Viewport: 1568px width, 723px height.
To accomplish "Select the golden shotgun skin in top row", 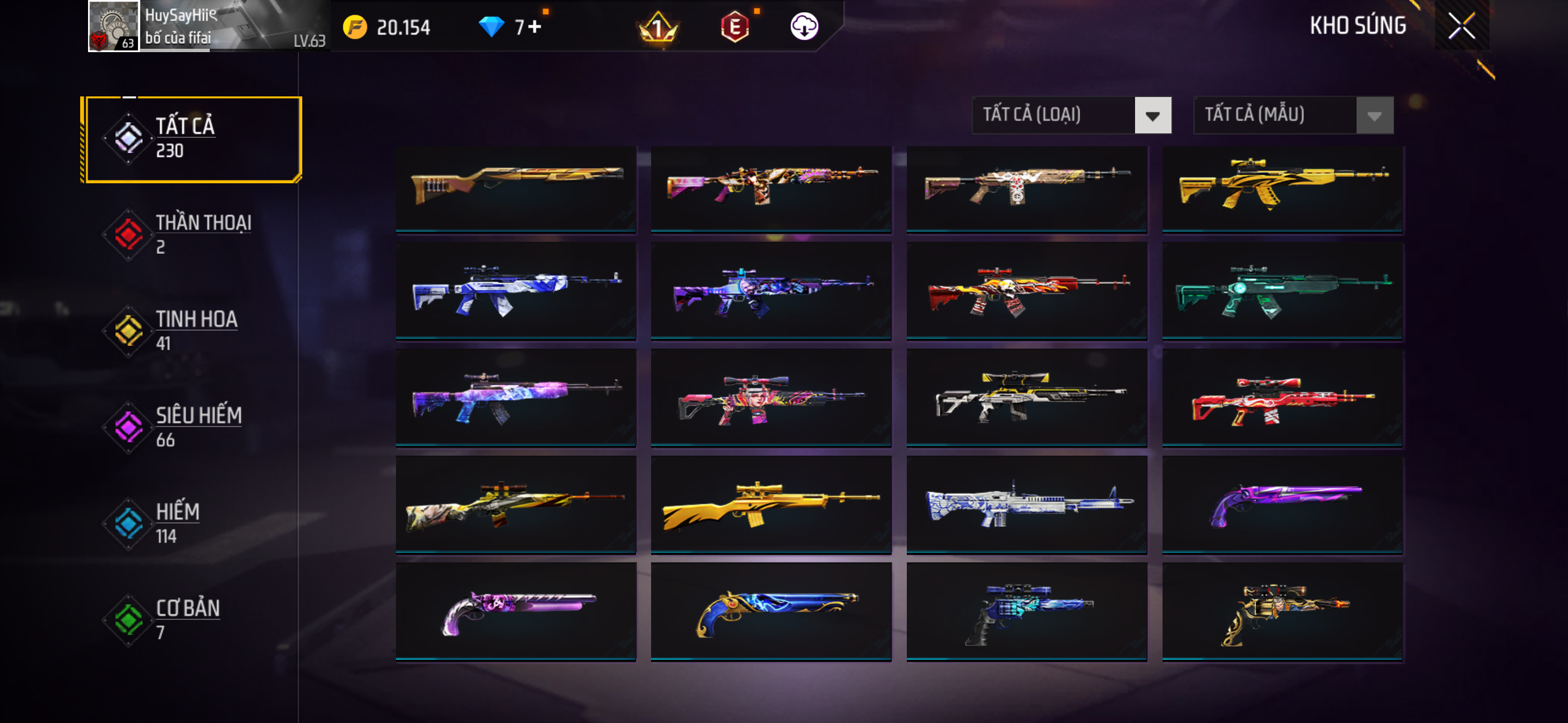I will pos(515,187).
